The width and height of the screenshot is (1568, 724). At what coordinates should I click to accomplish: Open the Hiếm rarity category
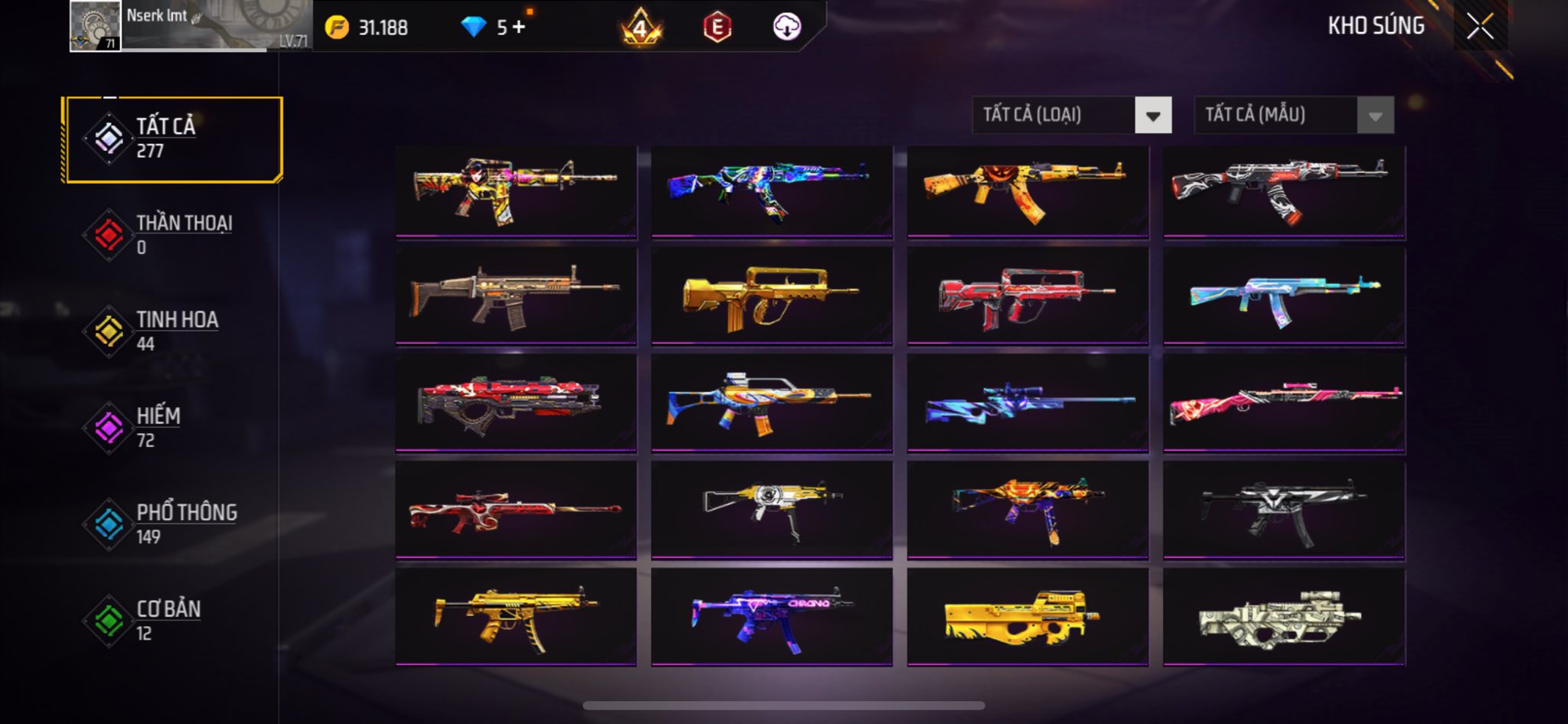click(174, 428)
